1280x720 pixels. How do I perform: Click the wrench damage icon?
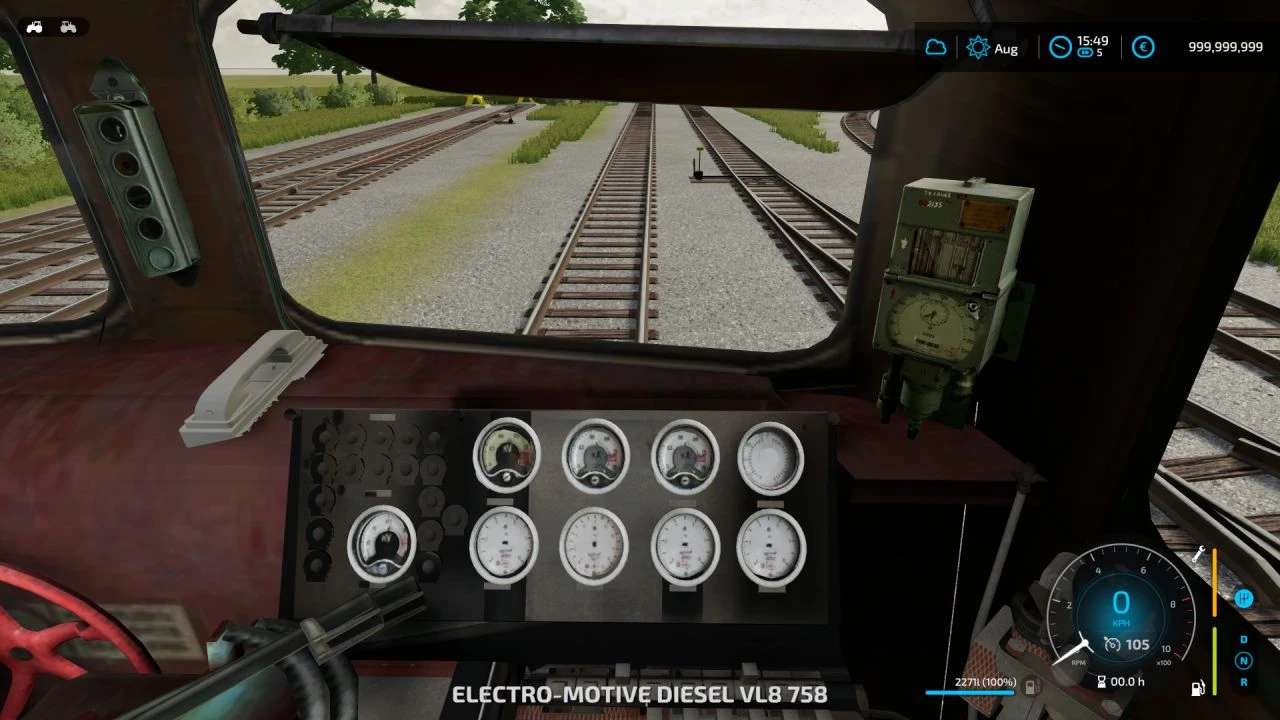point(1198,553)
